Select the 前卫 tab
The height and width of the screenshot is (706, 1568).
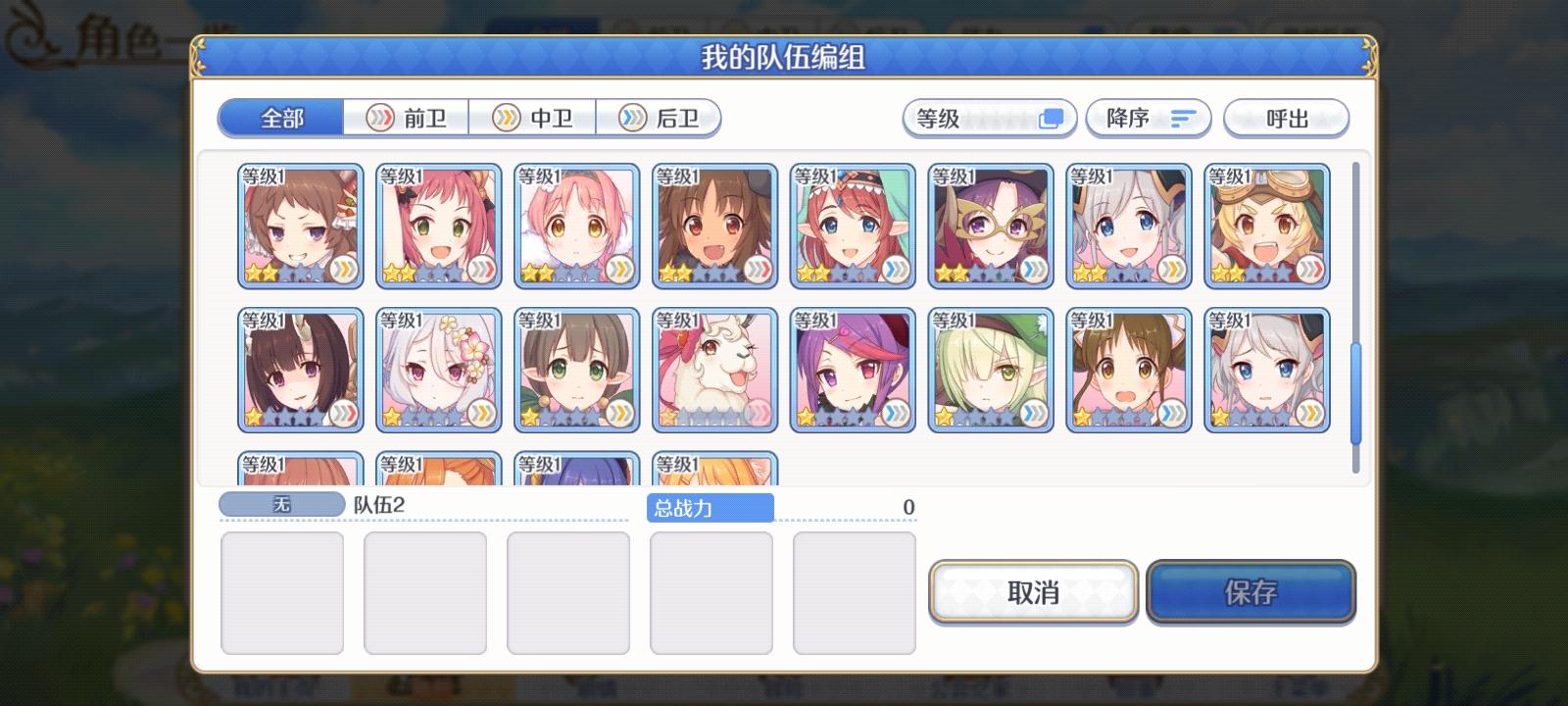click(x=409, y=118)
